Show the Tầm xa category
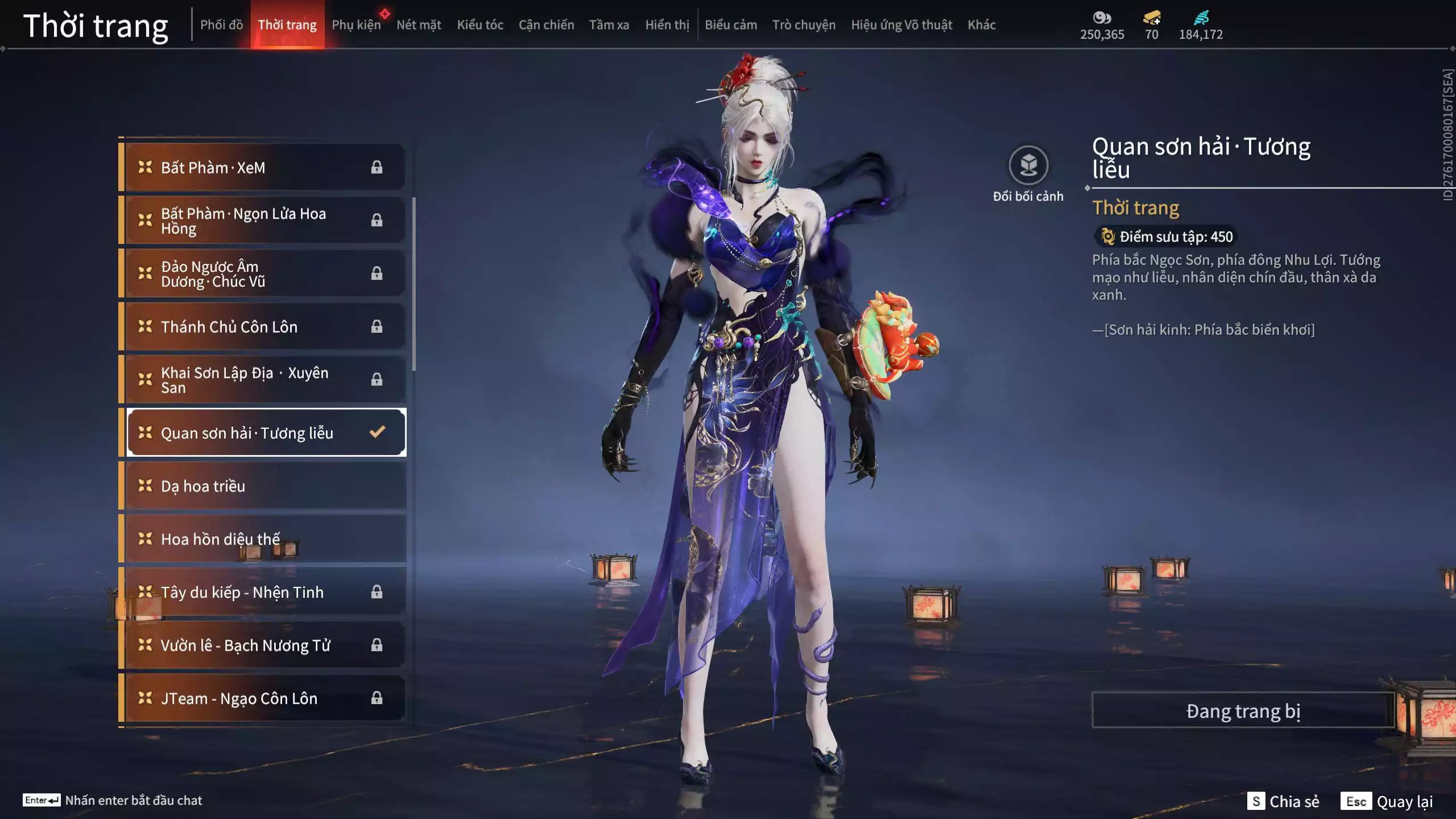Viewport: 1456px width, 819px height. tap(609, 25)
